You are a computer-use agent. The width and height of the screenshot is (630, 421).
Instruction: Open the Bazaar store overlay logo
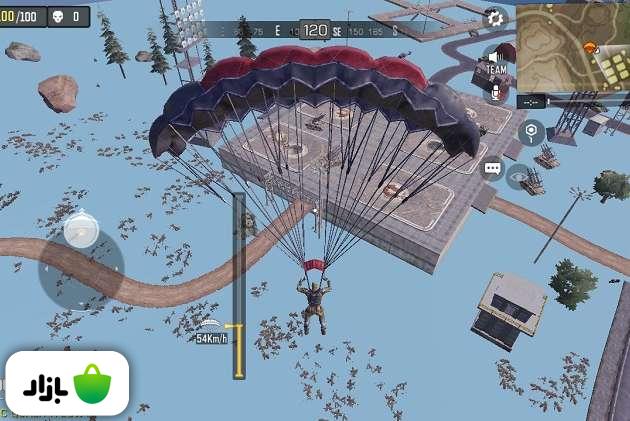pos(66,383)
